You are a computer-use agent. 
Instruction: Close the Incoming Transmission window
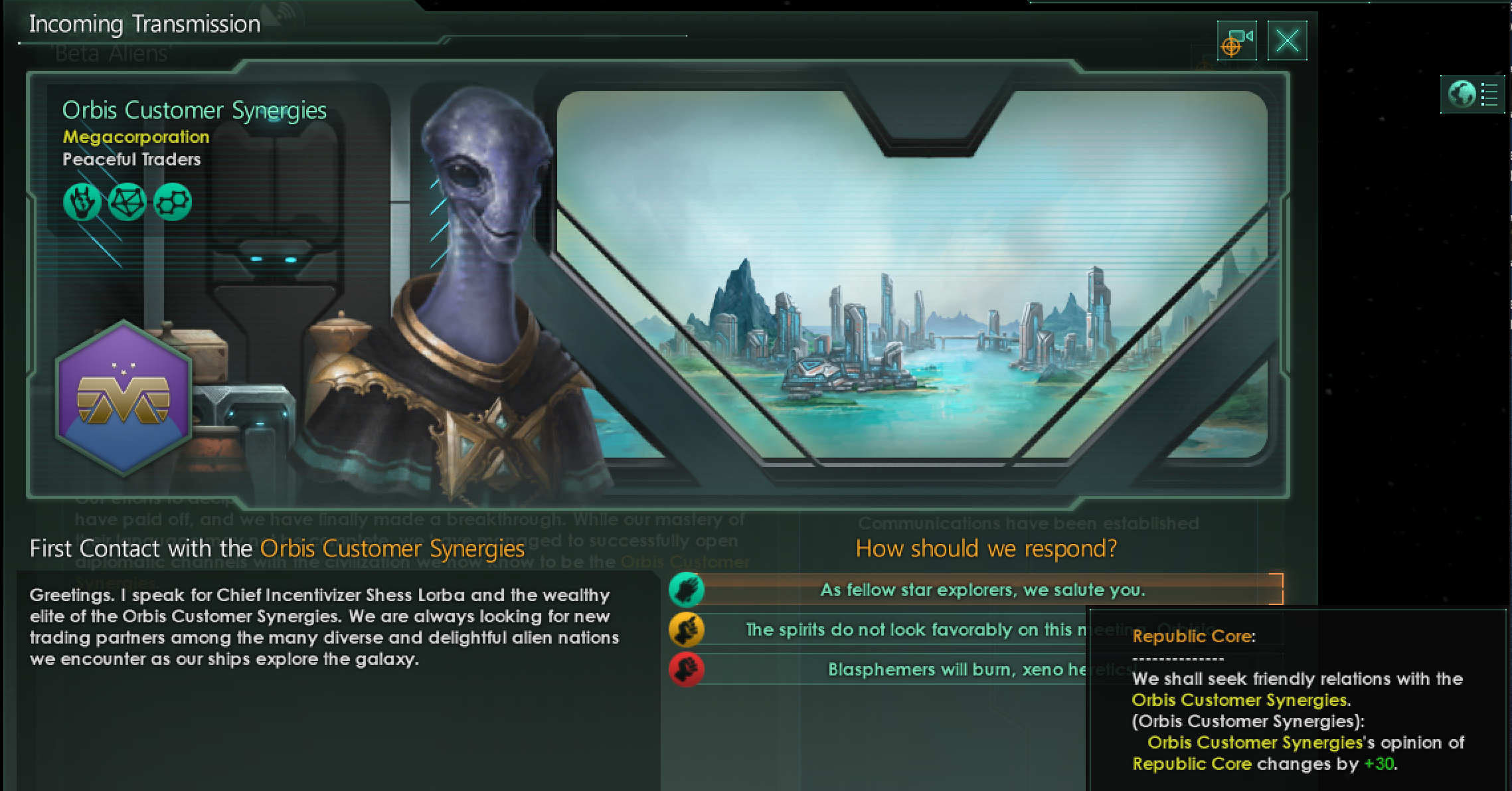pos(1286,41)
